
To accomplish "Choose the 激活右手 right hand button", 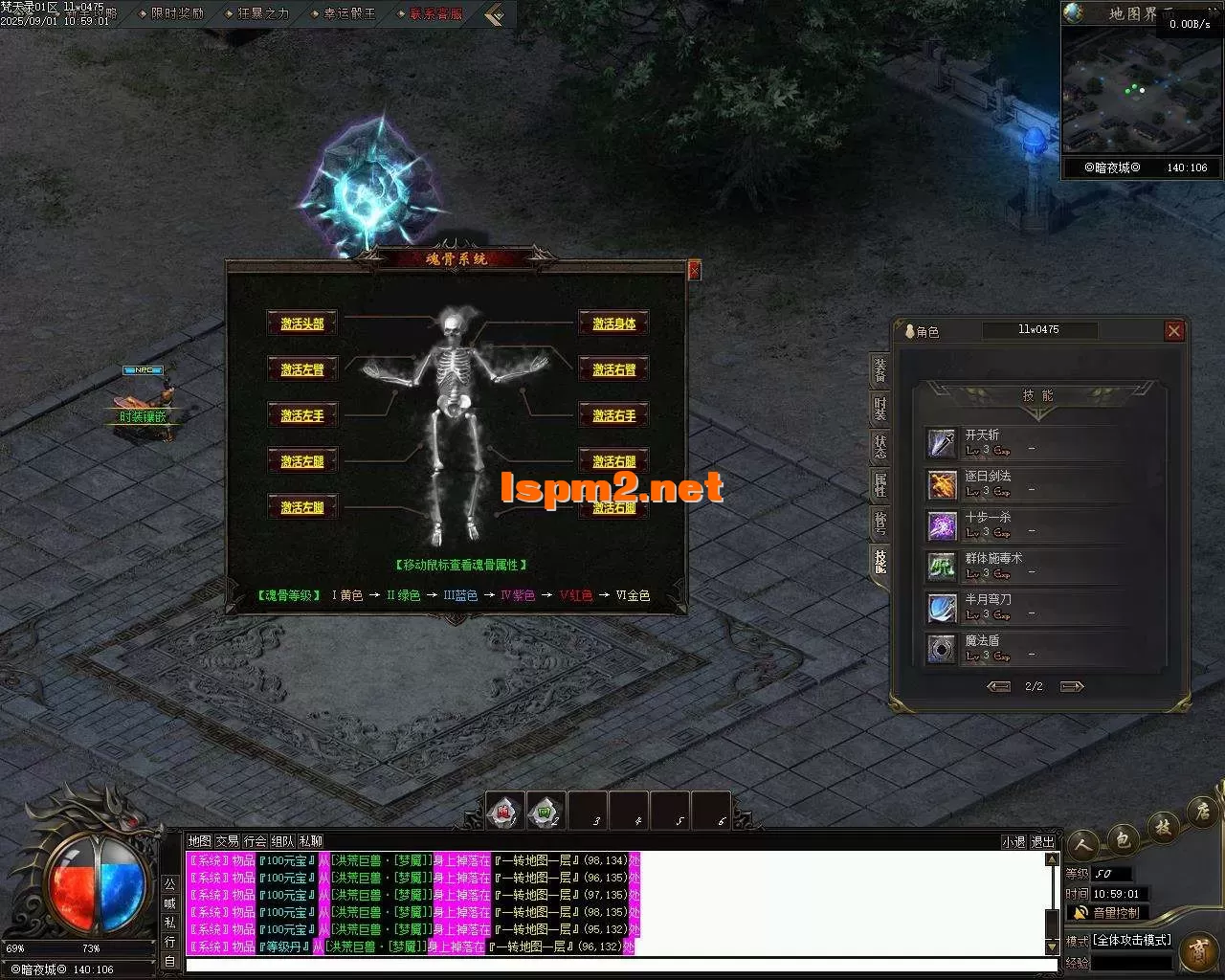I will tap(613, 415).
